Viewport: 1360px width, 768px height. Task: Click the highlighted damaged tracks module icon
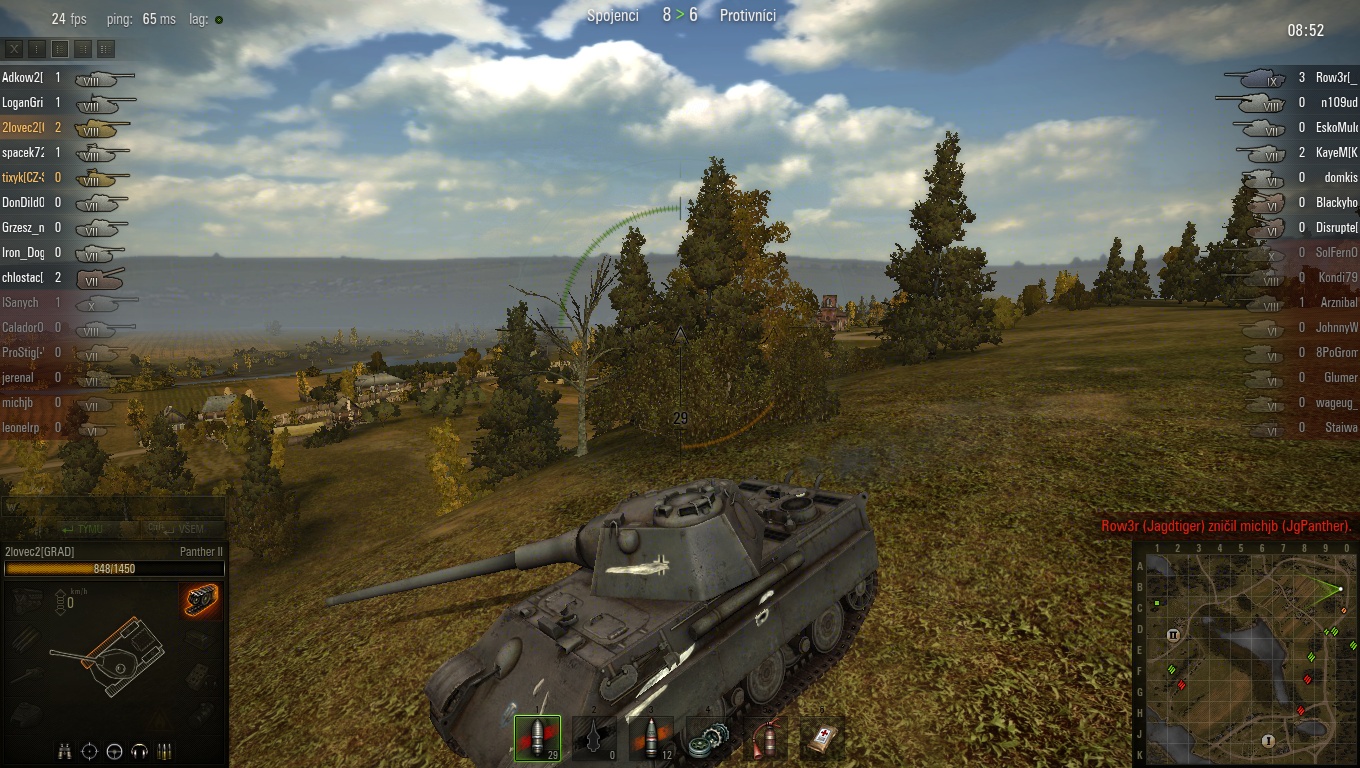[201, 600]
